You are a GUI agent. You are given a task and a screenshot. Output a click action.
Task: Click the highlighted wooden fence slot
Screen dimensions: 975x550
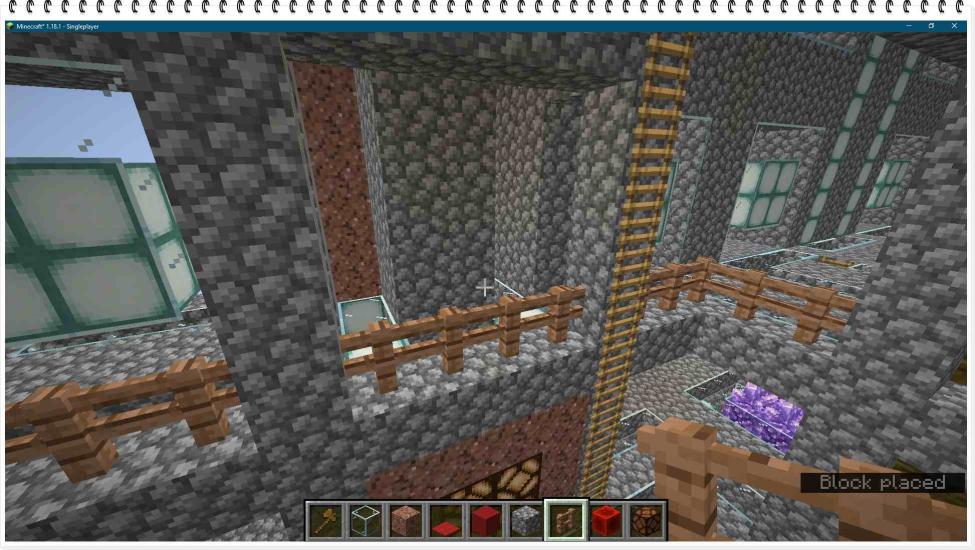[566, 520]
